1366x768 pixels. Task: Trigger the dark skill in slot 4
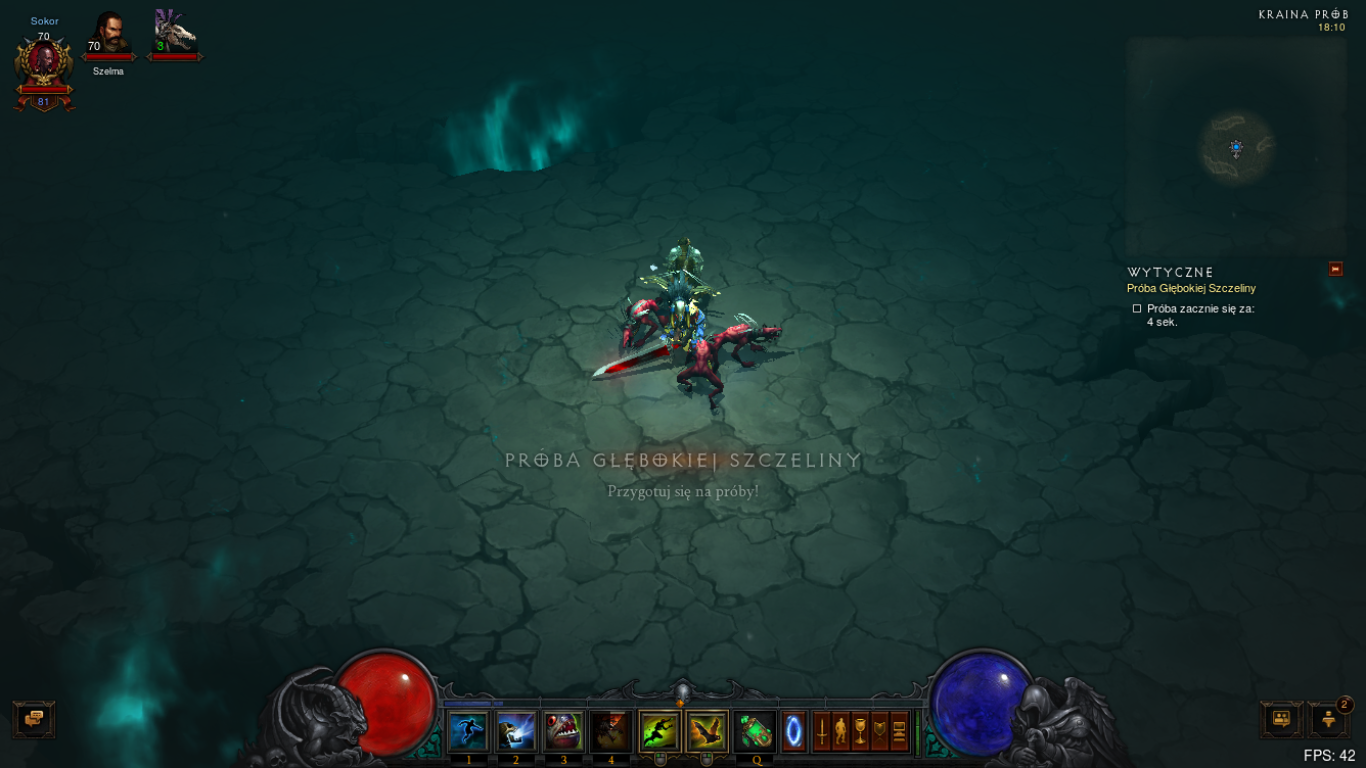point(610,731)
